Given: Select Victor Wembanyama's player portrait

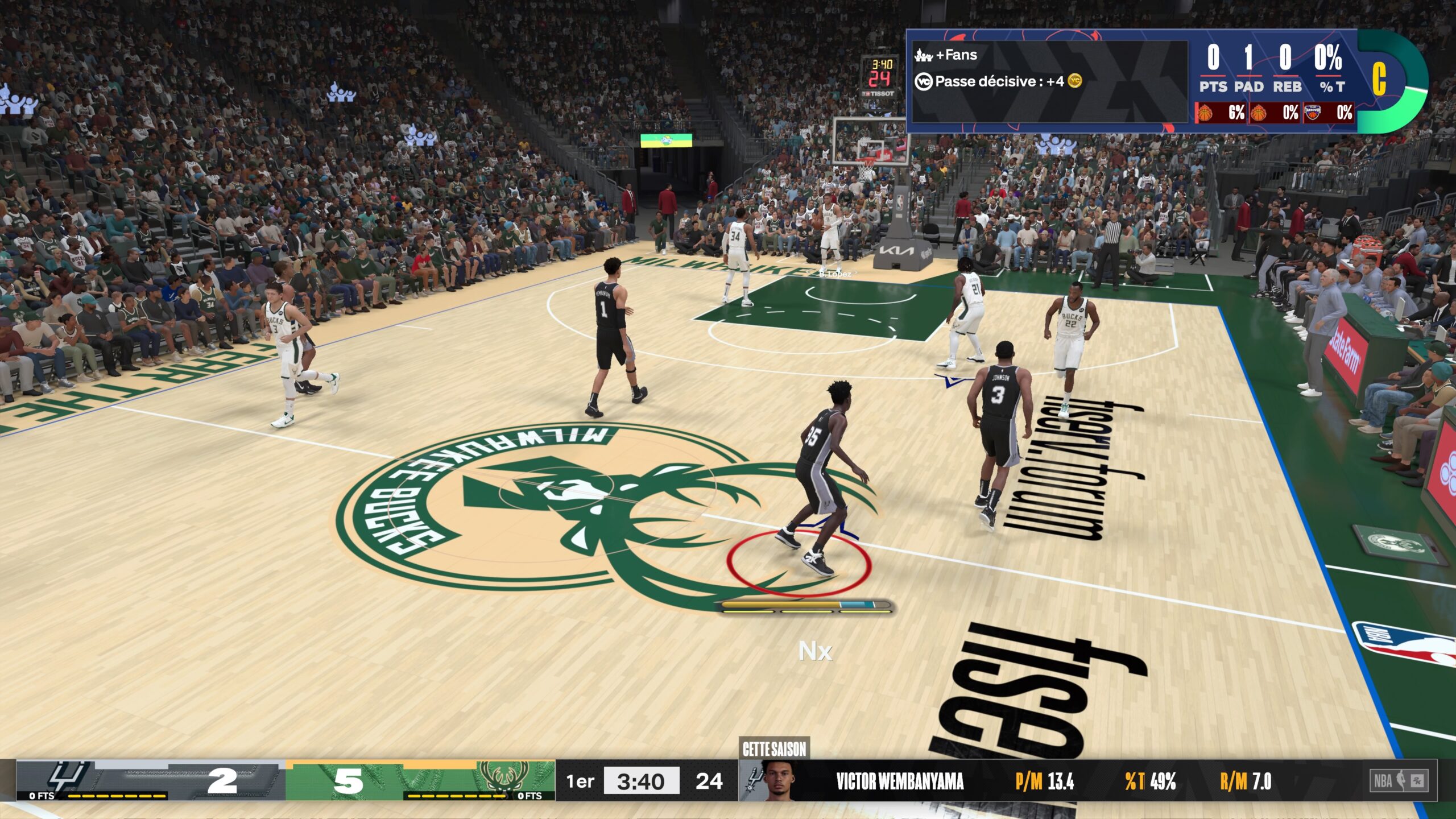Looking at the screenshot, I should (777, 780).
